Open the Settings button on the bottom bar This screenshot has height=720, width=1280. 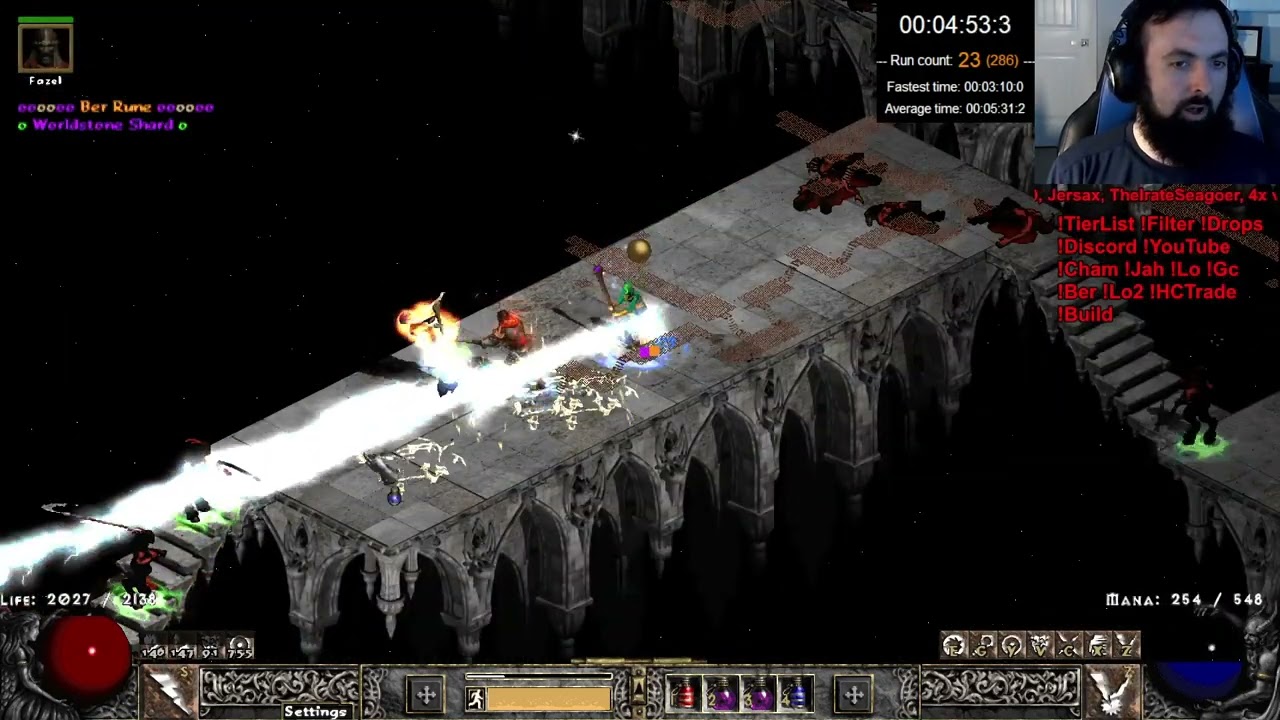tap(315, 711)
